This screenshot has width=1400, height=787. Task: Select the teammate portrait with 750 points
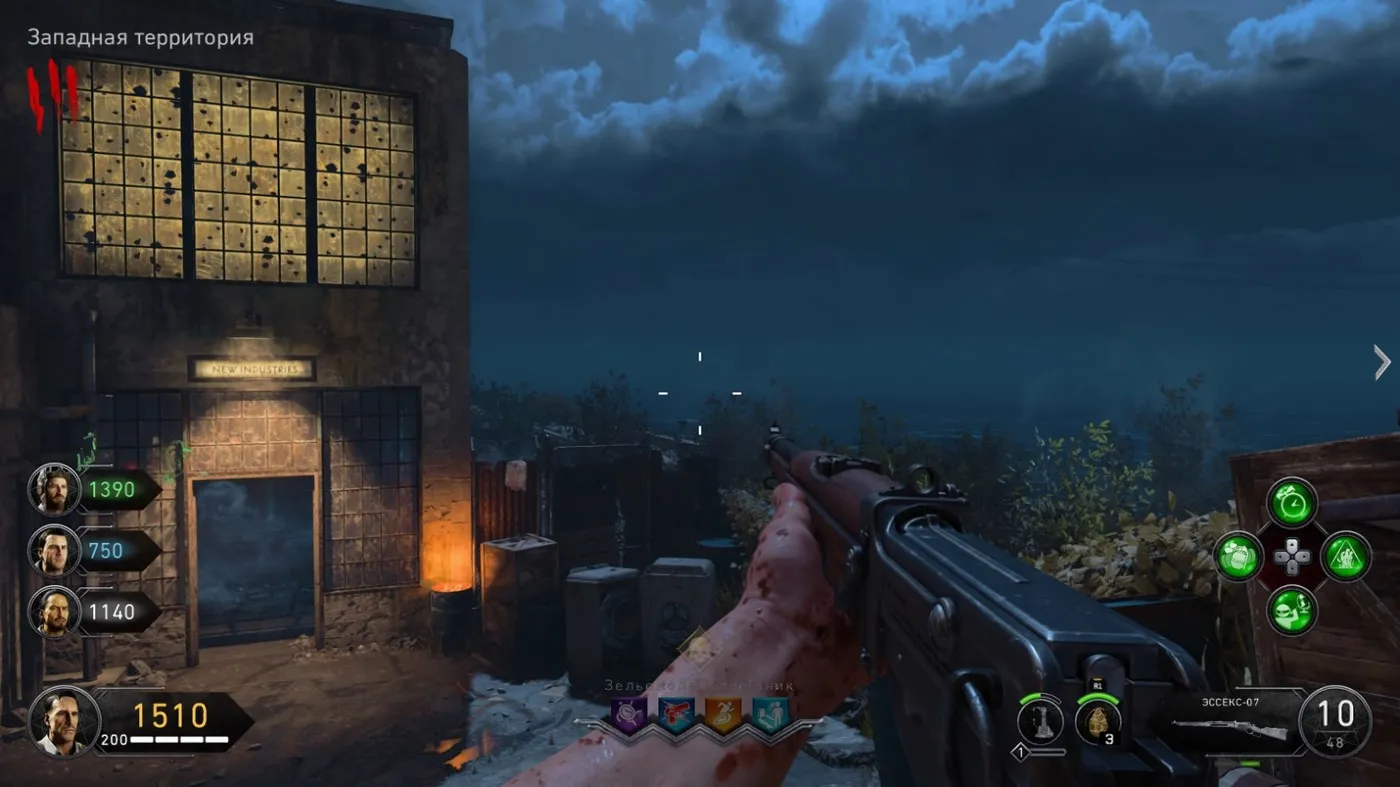point(53,550)
